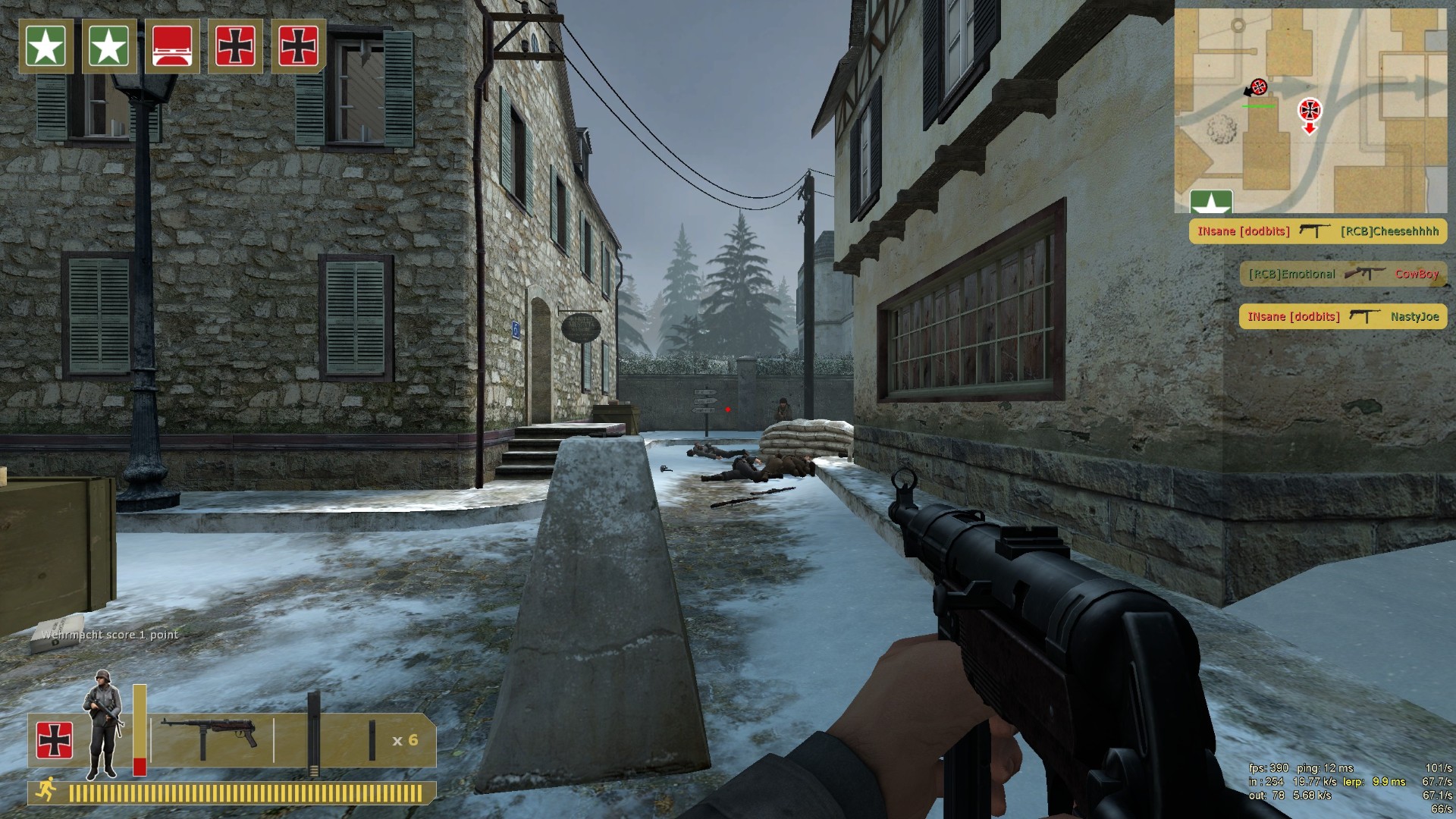Select the iron cross objective marker on minimap
The image size is (1456, 819).
(x=1309, y=109)
